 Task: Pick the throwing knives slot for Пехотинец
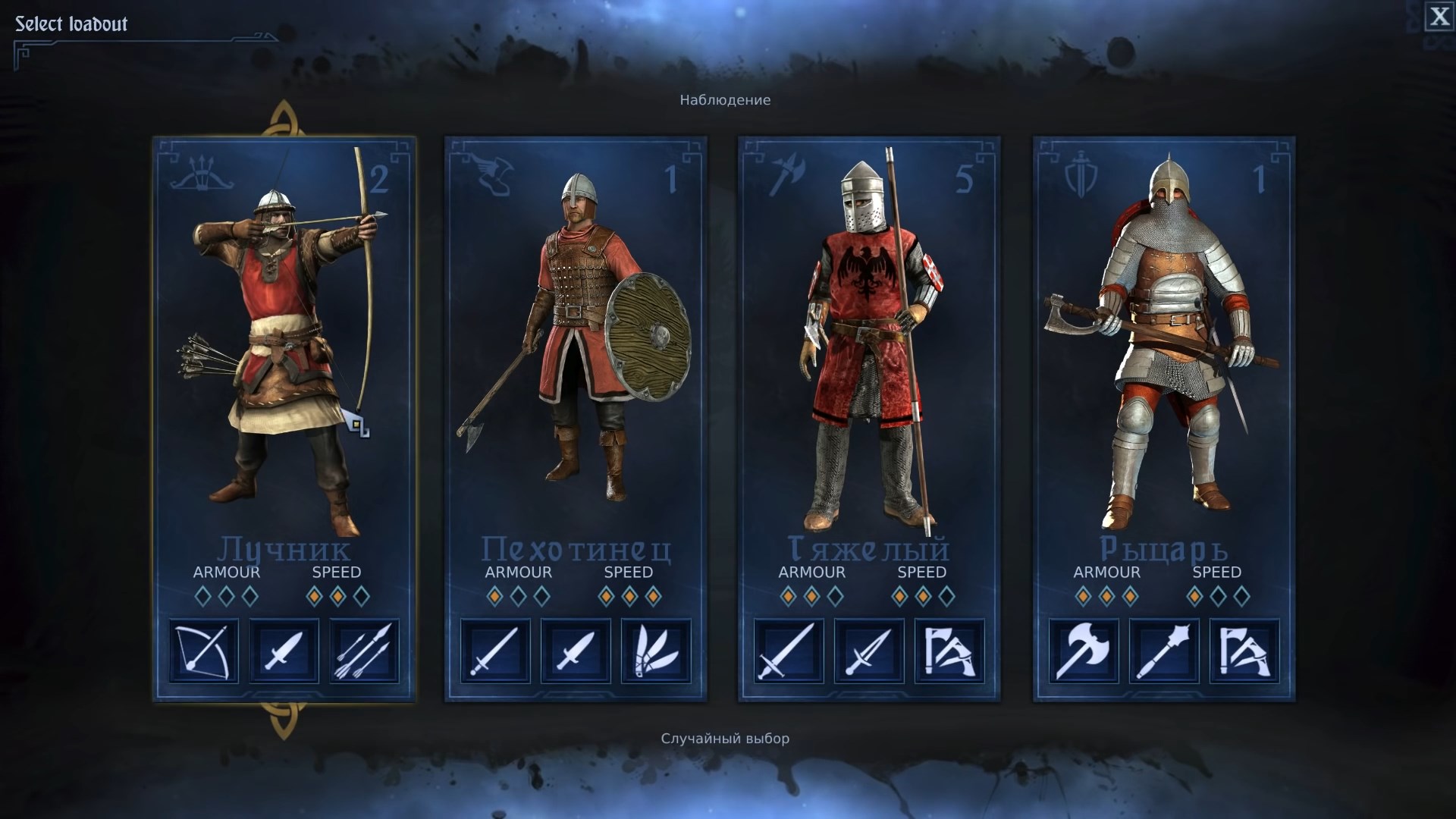pyautogui.click(x=655, y=652)
